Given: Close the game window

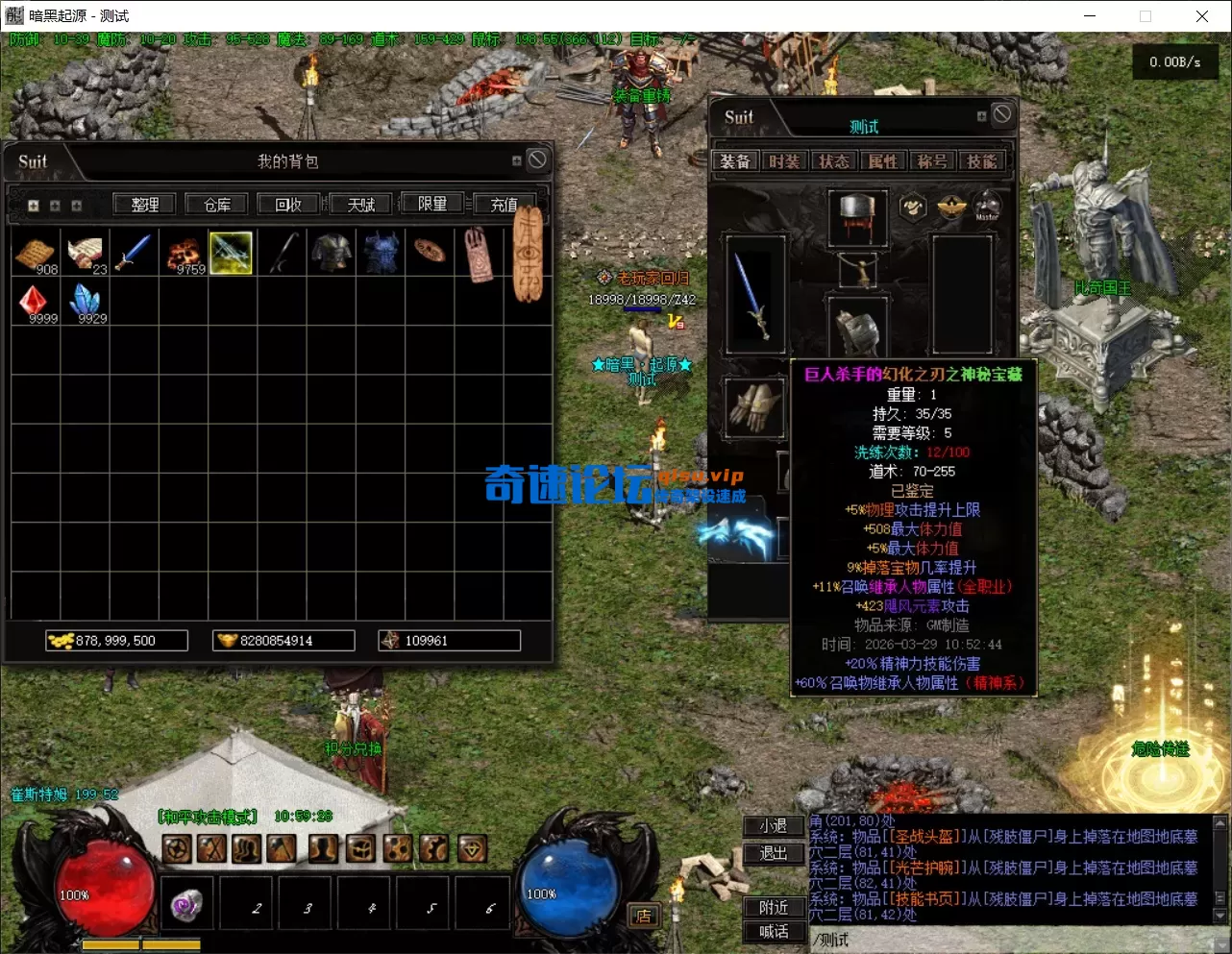Looking at the screenshot, I should coord(1201,16).
